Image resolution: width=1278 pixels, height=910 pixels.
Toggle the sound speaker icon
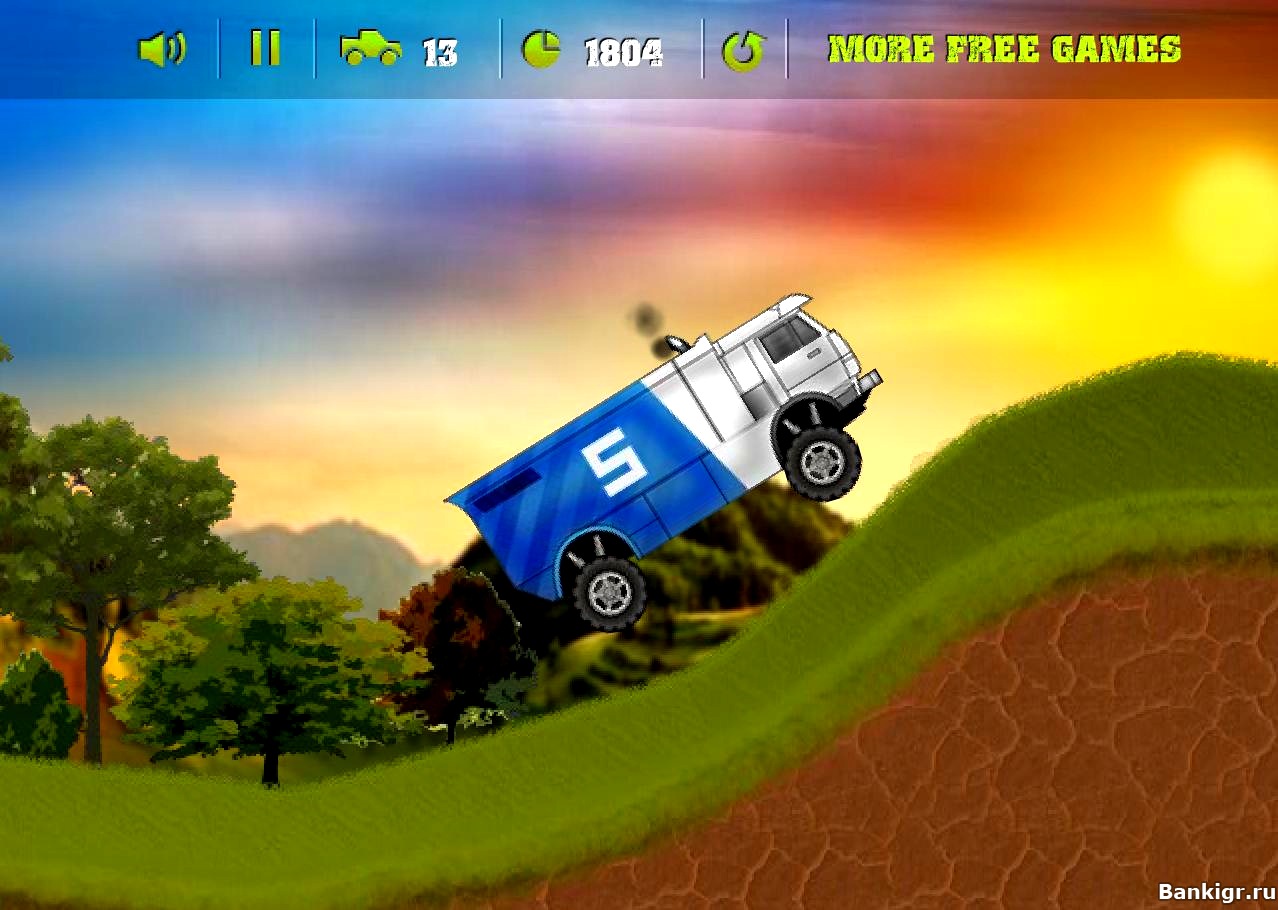[161, 49]
